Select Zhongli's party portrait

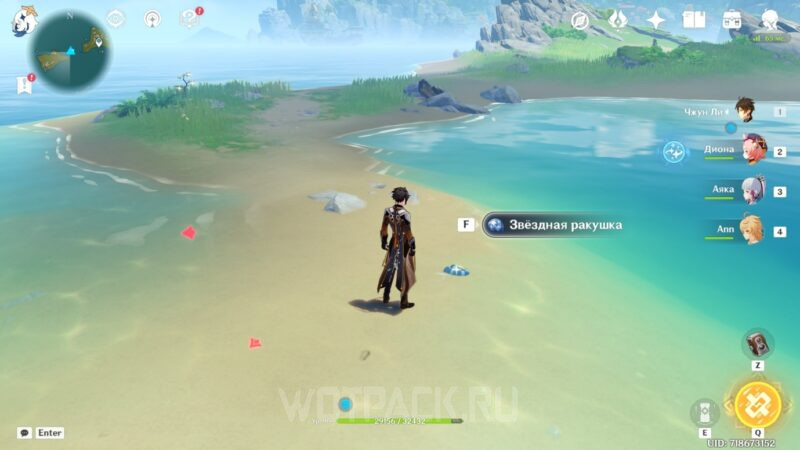tap(745, 109)
